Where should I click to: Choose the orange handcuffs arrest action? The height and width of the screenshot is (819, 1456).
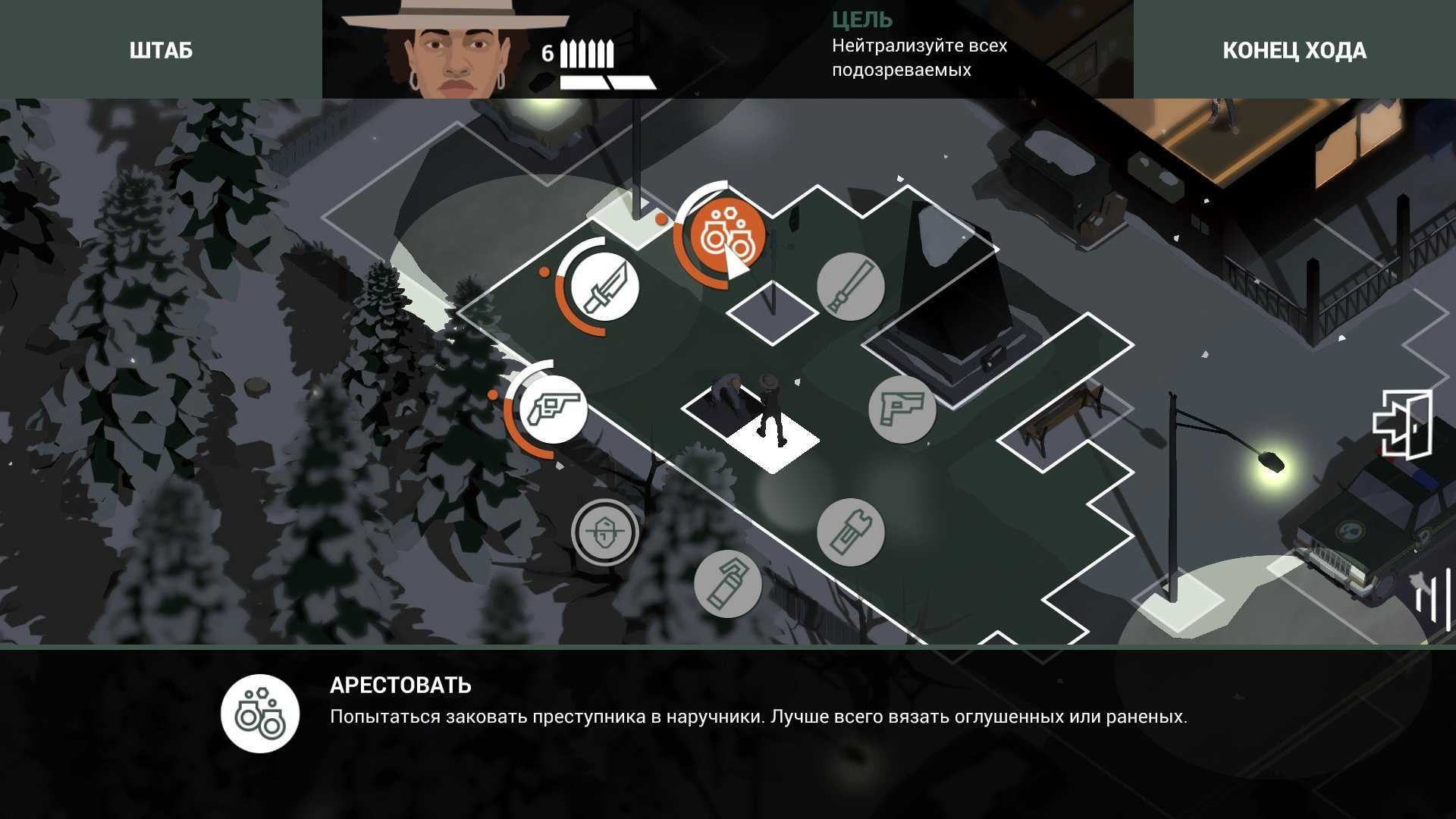coord(720,236)
